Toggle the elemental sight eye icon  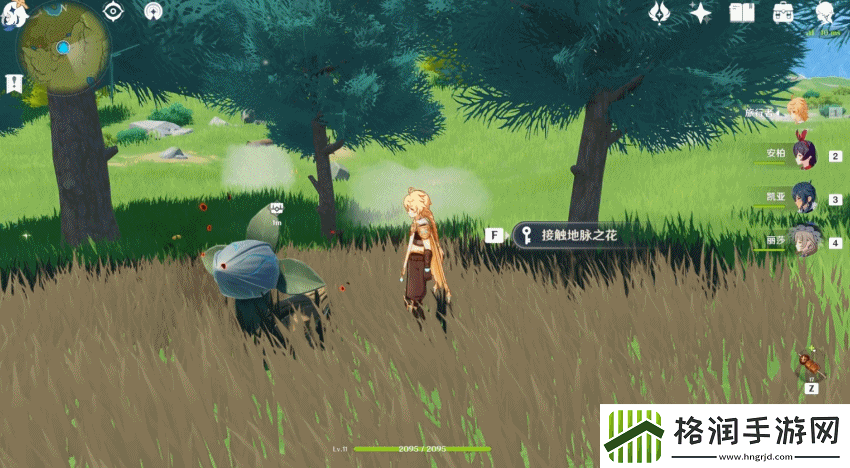[113, 12]
